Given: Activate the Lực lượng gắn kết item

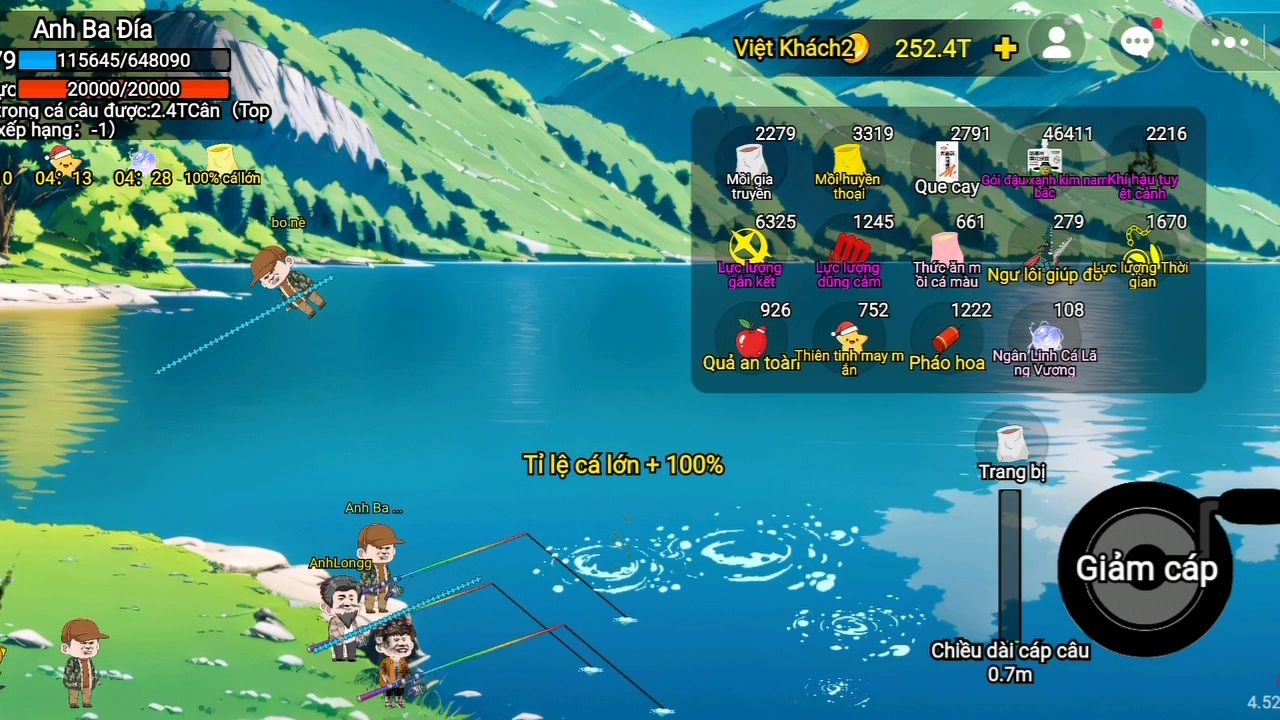Looking at the screenshot, I should point(750,252).
